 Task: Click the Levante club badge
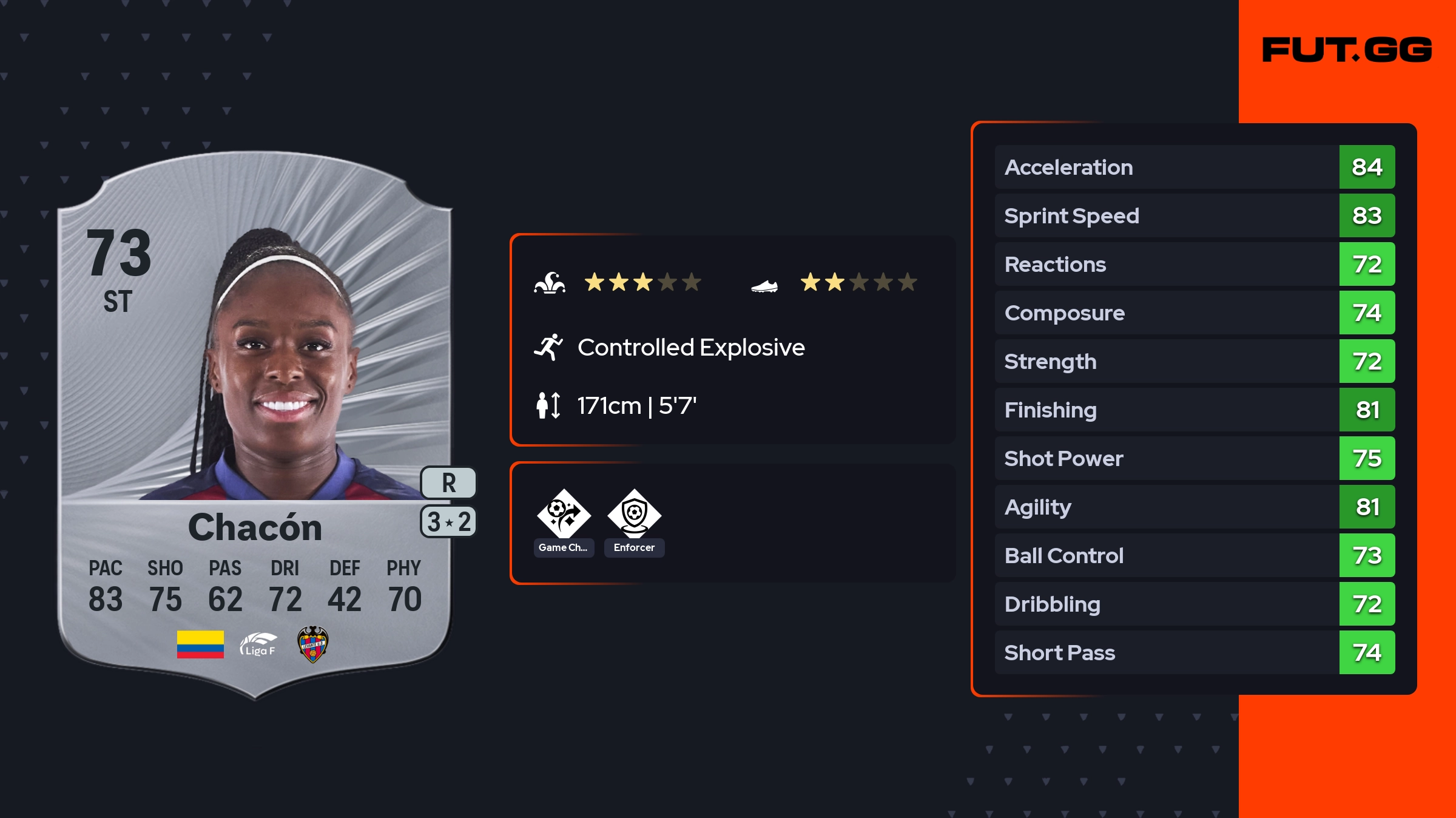(x=312, y=644)
